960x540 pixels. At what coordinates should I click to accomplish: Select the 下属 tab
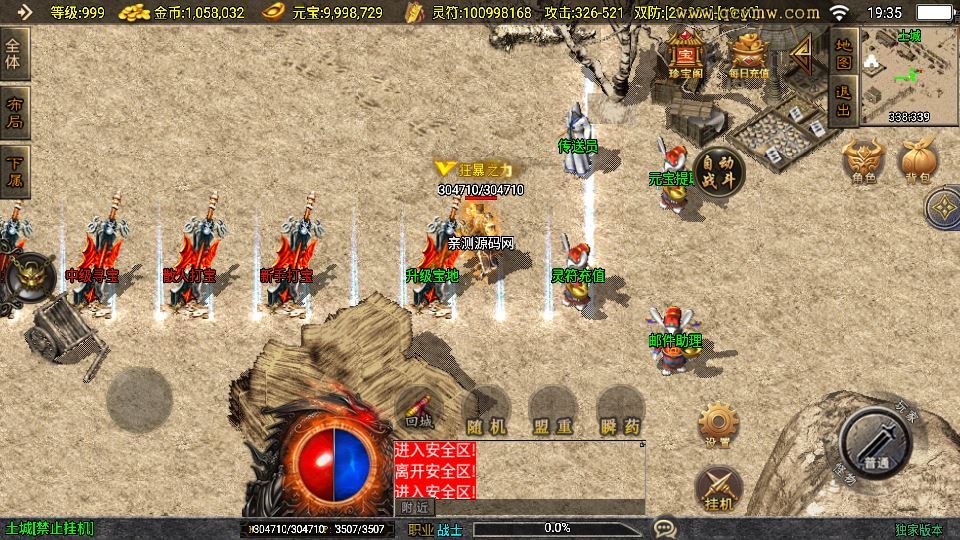pos(15,172)
